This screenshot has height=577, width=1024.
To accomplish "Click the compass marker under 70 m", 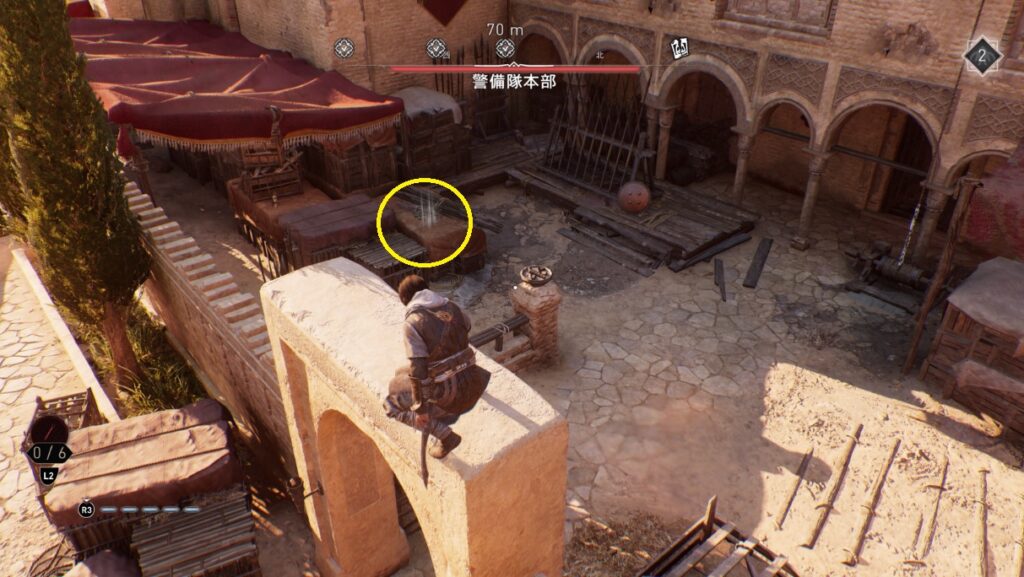I will (x=506, y=48).
